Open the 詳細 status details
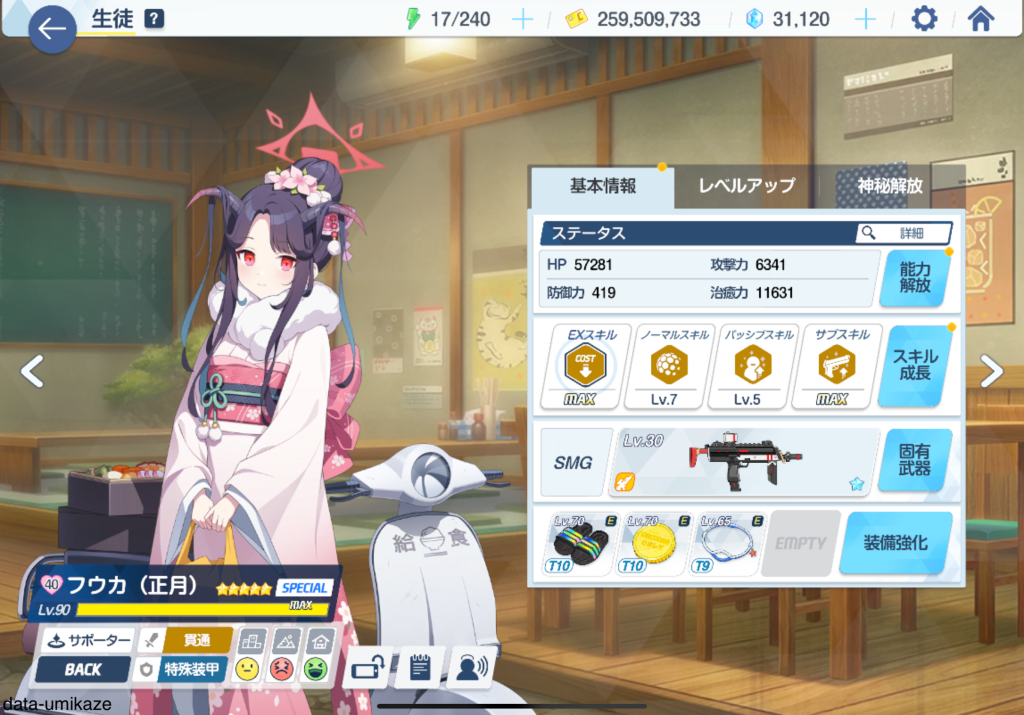 [x=903, y=232]
